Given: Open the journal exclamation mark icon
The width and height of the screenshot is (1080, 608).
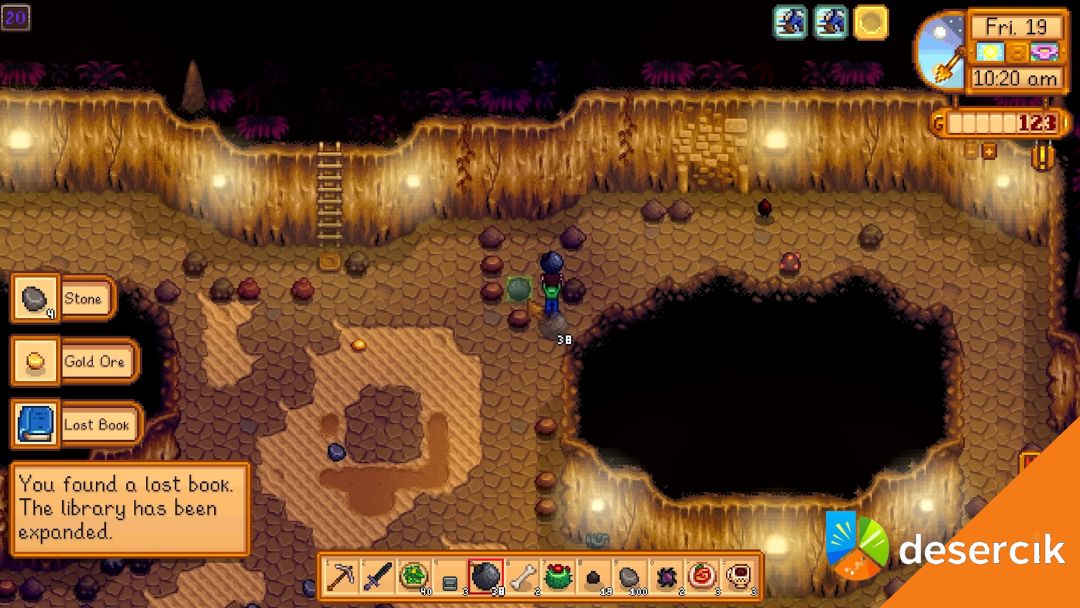Looking at the screenshot, I should [x=1042, y=158].
